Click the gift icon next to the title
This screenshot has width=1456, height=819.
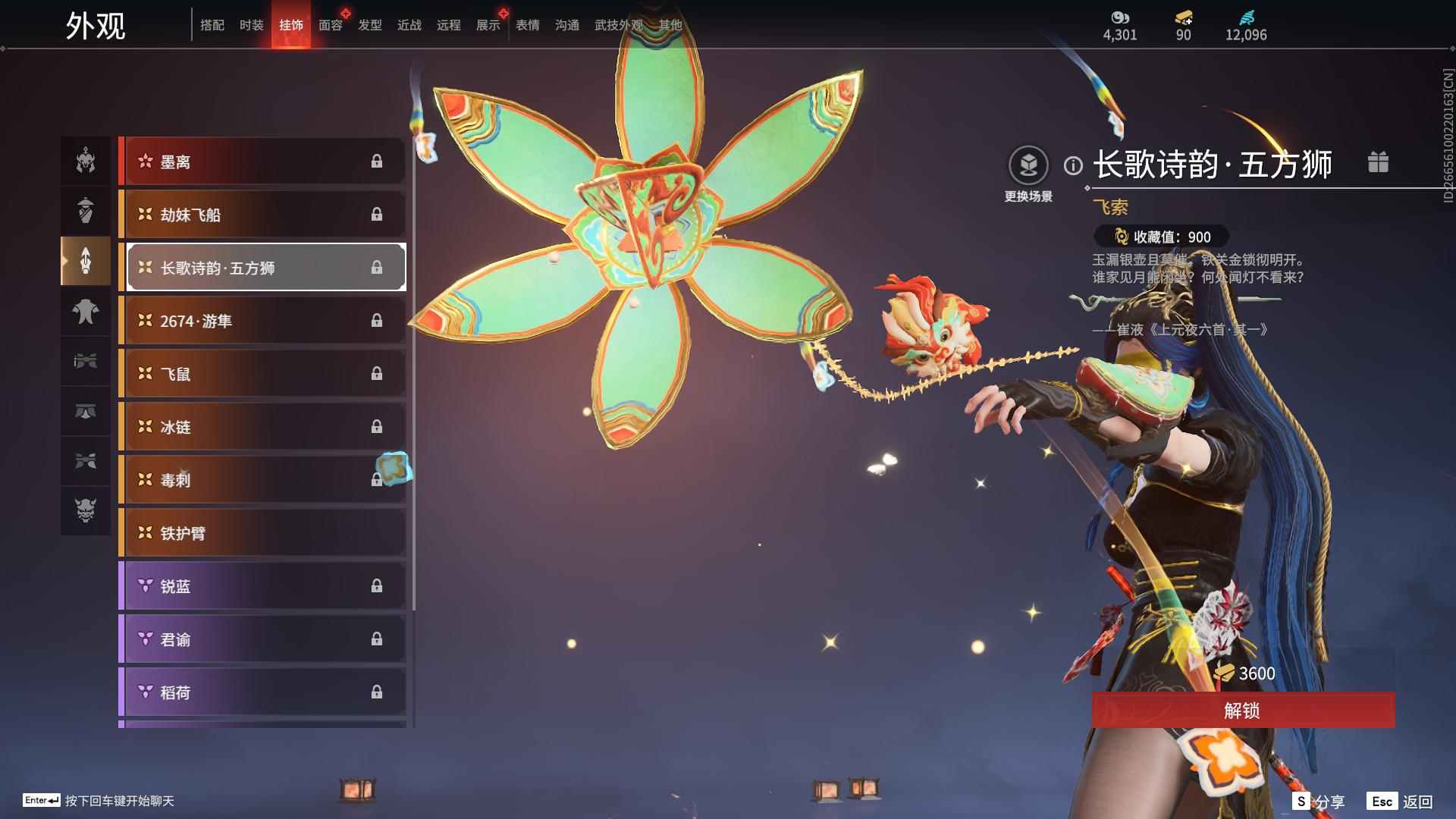click(1378, 162)
